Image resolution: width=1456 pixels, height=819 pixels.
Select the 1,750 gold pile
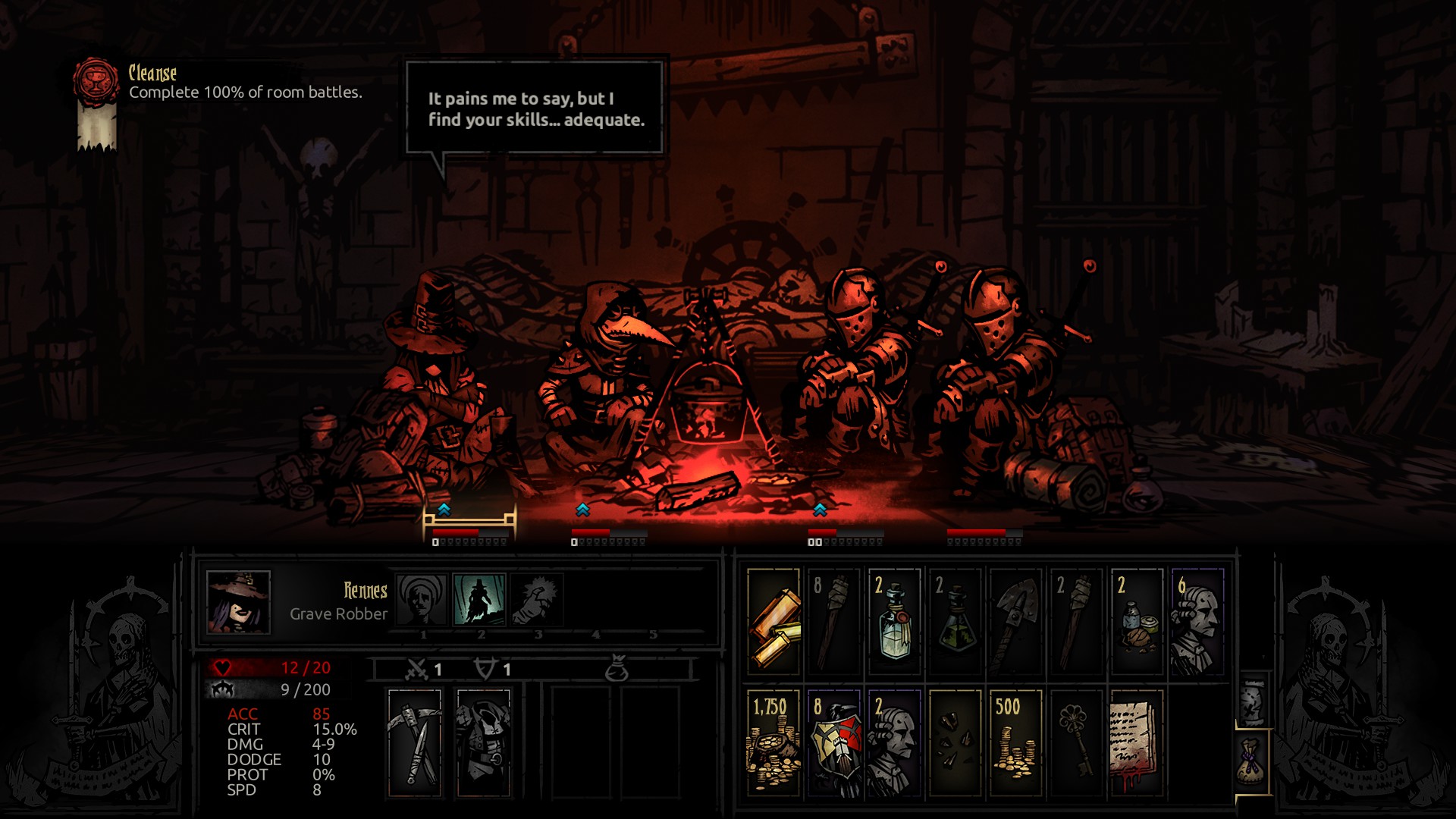point(773,742)
